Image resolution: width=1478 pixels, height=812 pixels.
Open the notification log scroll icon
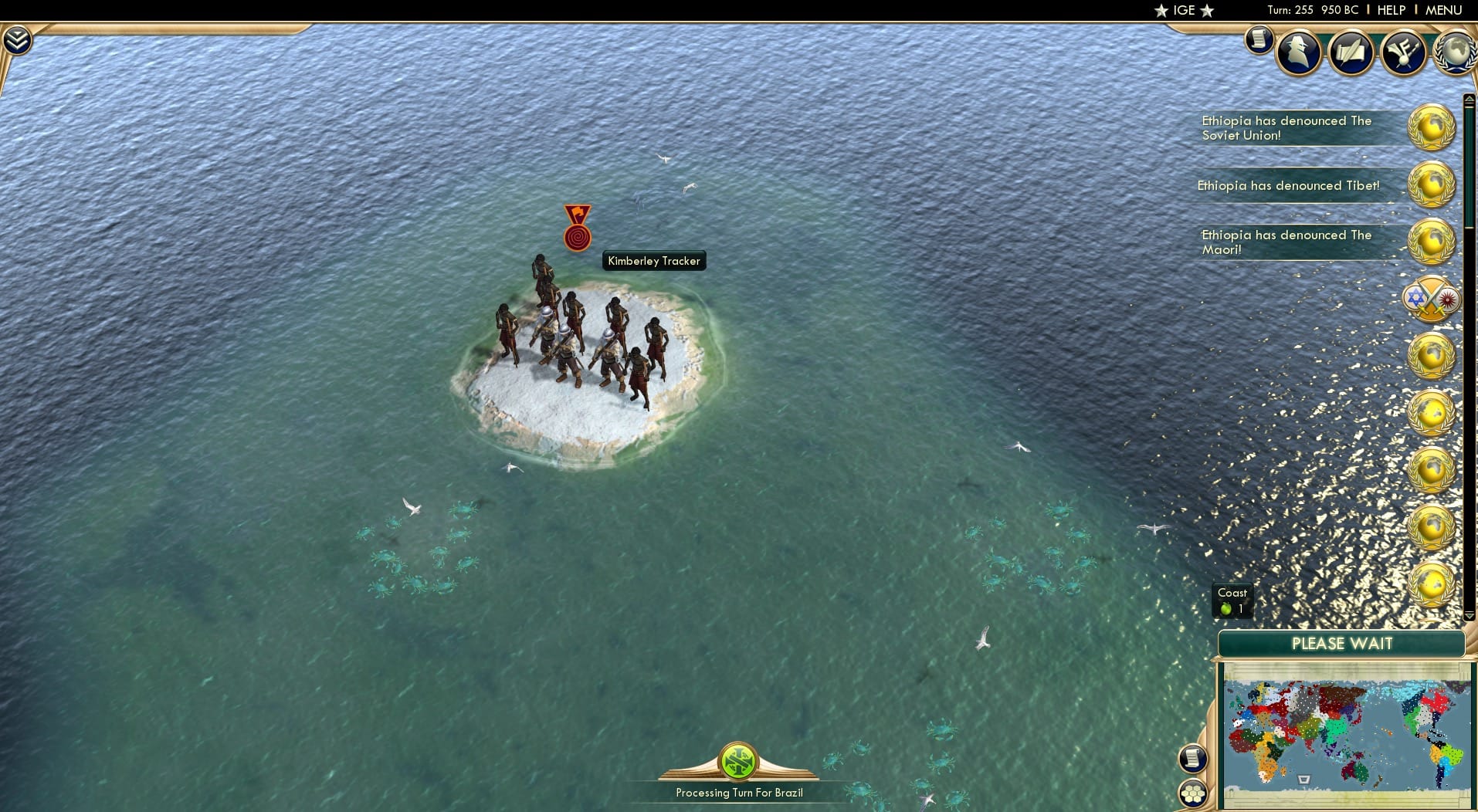coord(1258,41)
